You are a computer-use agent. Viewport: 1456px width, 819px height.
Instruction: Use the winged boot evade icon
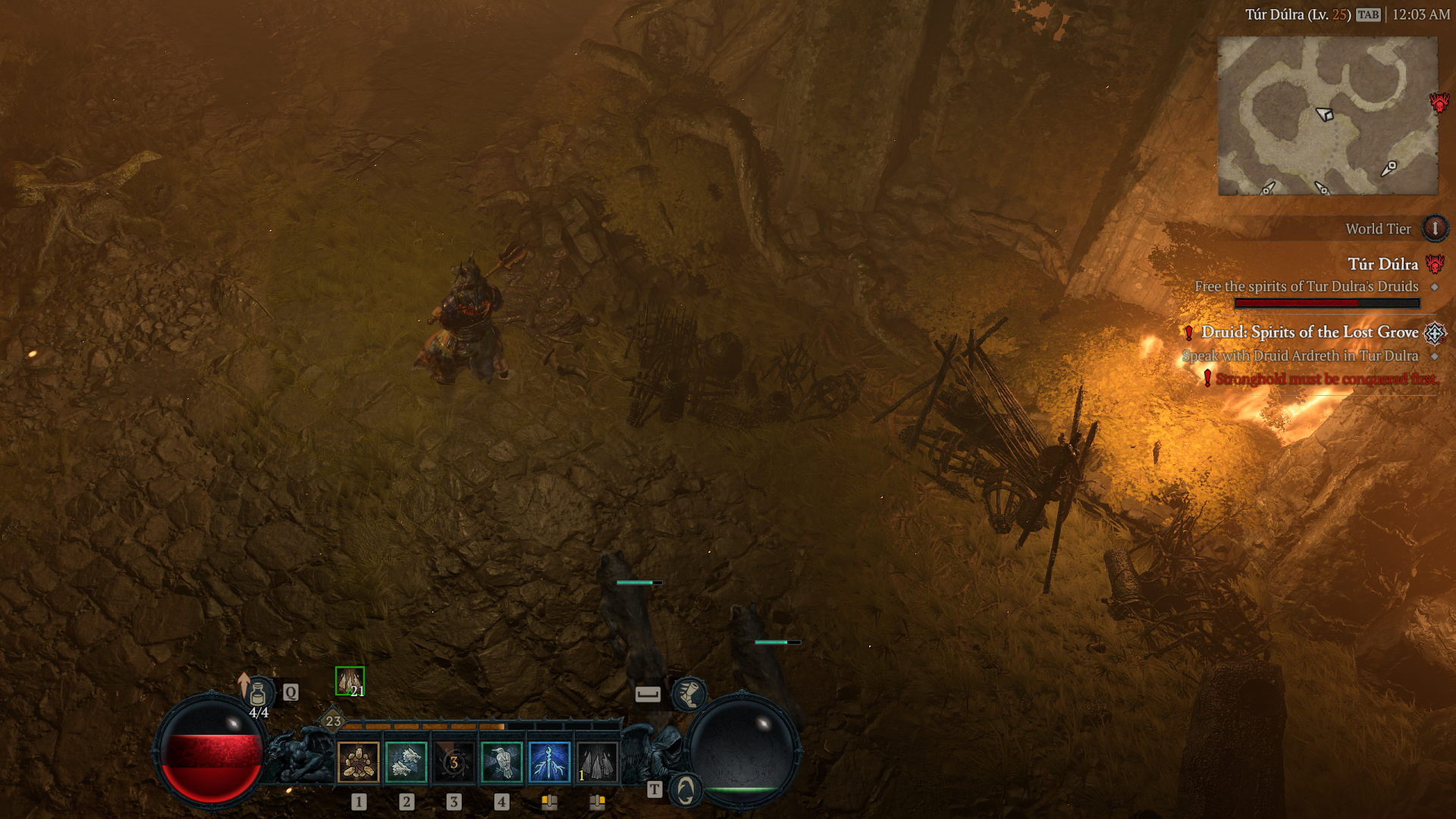(x=689, y=693)
